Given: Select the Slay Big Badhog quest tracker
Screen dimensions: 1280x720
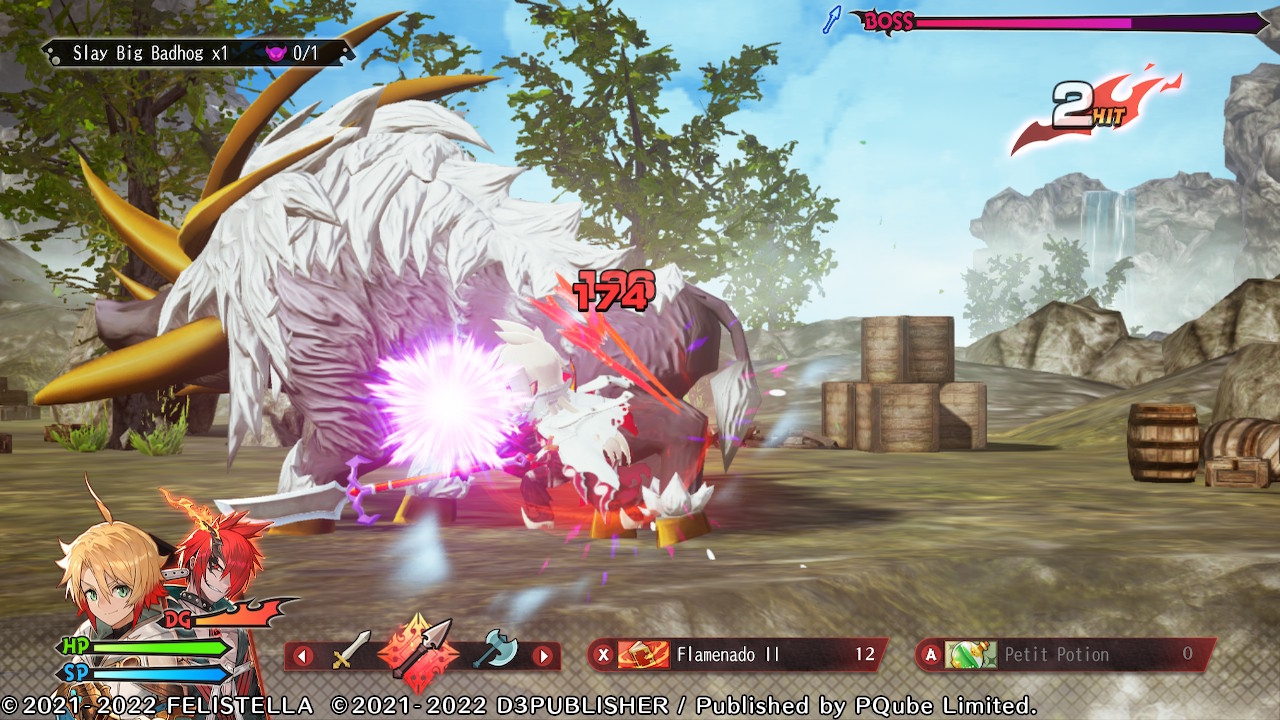Looking at the screenshot, I should coord(197,53).
